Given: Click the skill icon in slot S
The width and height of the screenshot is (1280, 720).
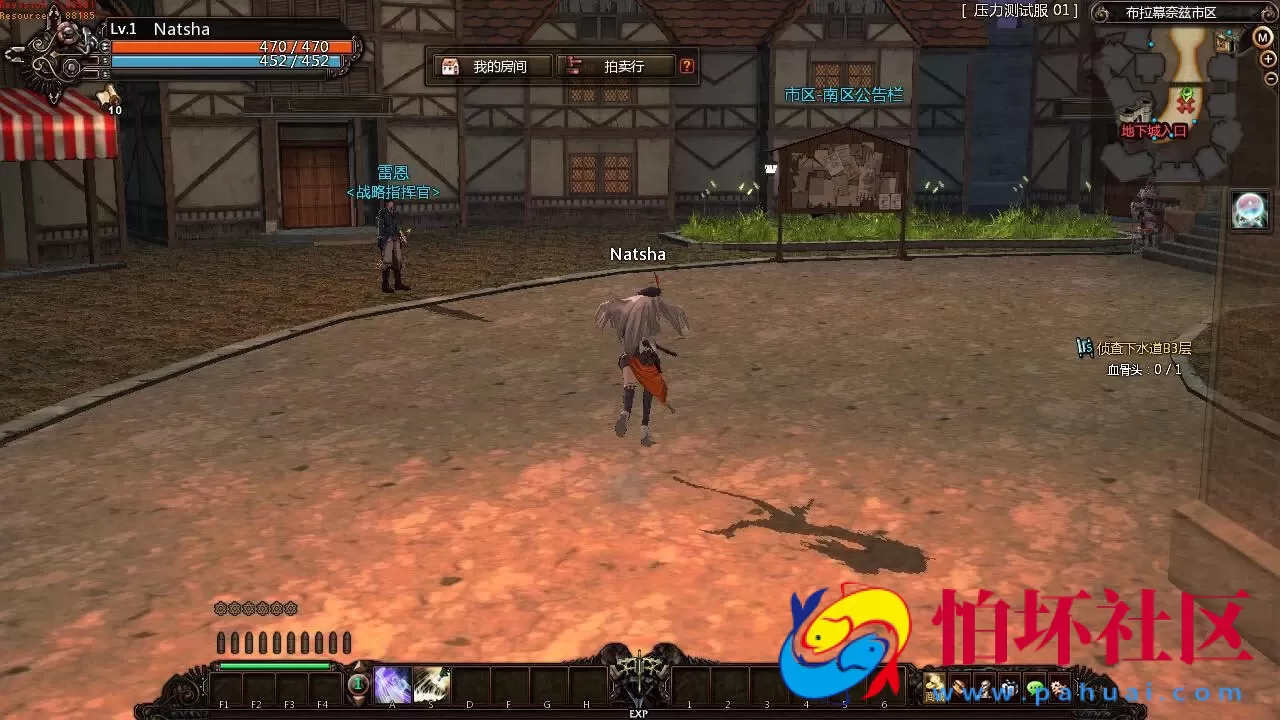Looking at the screenshot, I should (x=432, y=684).
